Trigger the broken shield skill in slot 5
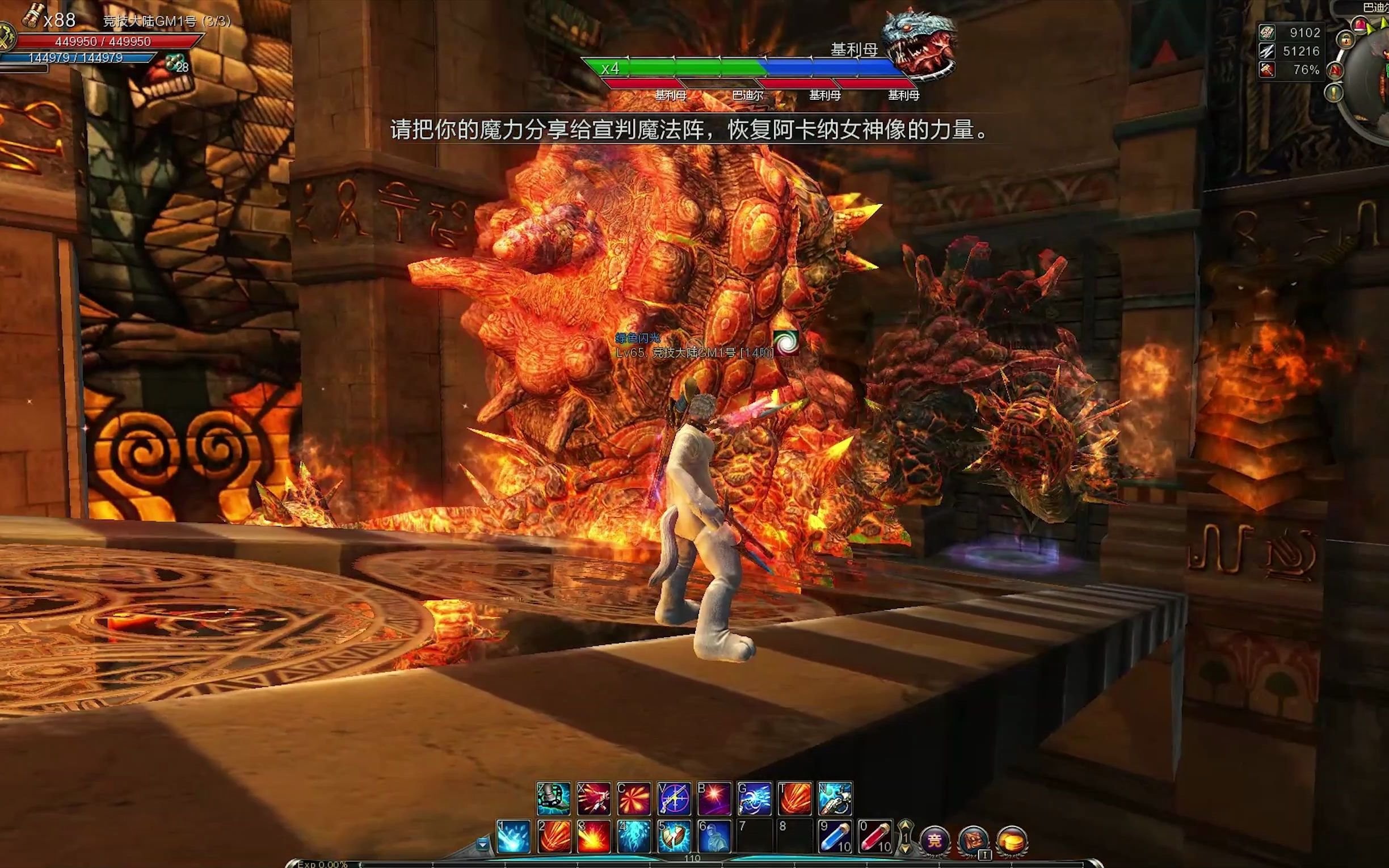The image size is (1389, 868). (x=674, y=836)
